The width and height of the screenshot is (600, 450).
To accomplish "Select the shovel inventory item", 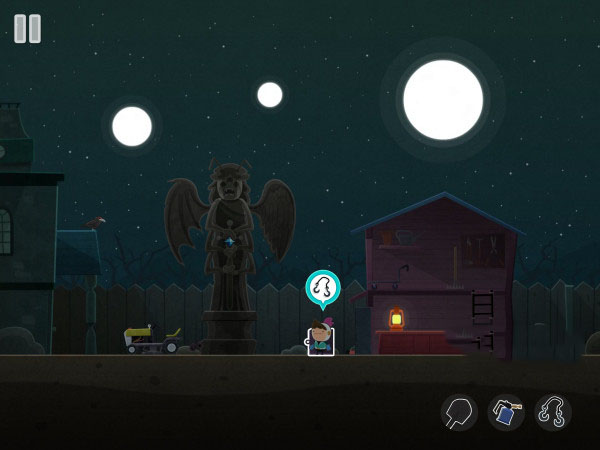I will coord(459,412).
